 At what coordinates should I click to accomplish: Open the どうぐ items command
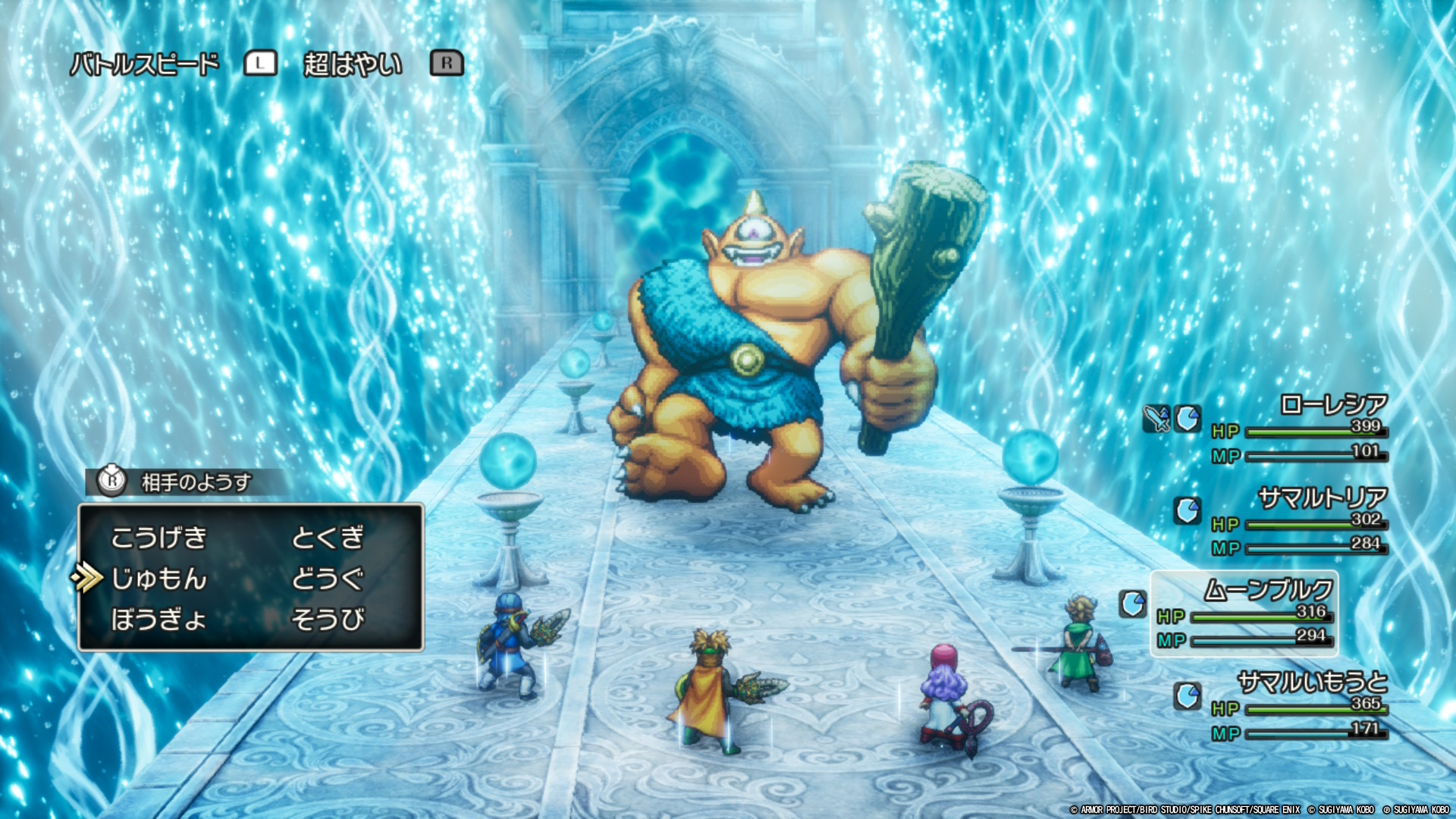coord(328,579)
